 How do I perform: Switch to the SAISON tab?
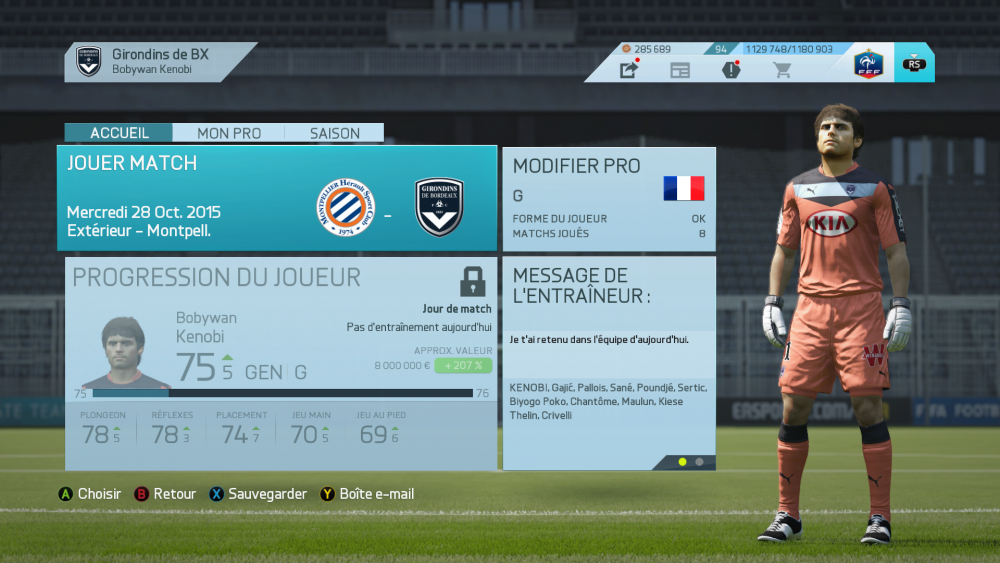(x=335, y=133)
